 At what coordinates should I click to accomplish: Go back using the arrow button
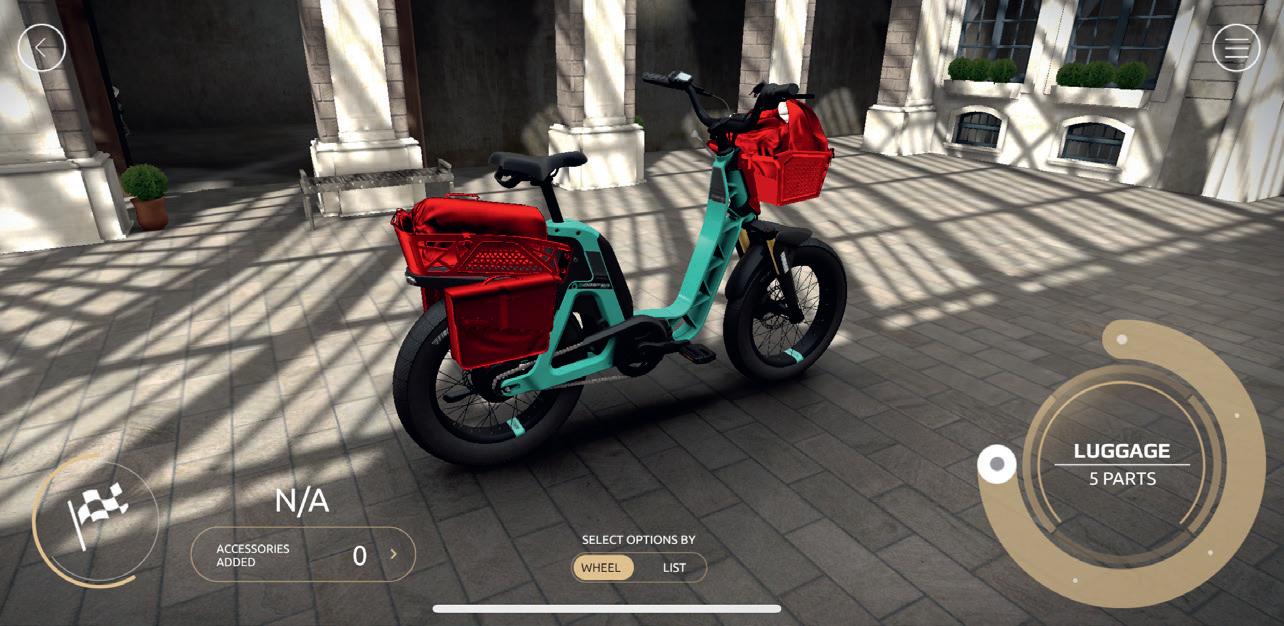pyautogui.click(x=42, y=47)
